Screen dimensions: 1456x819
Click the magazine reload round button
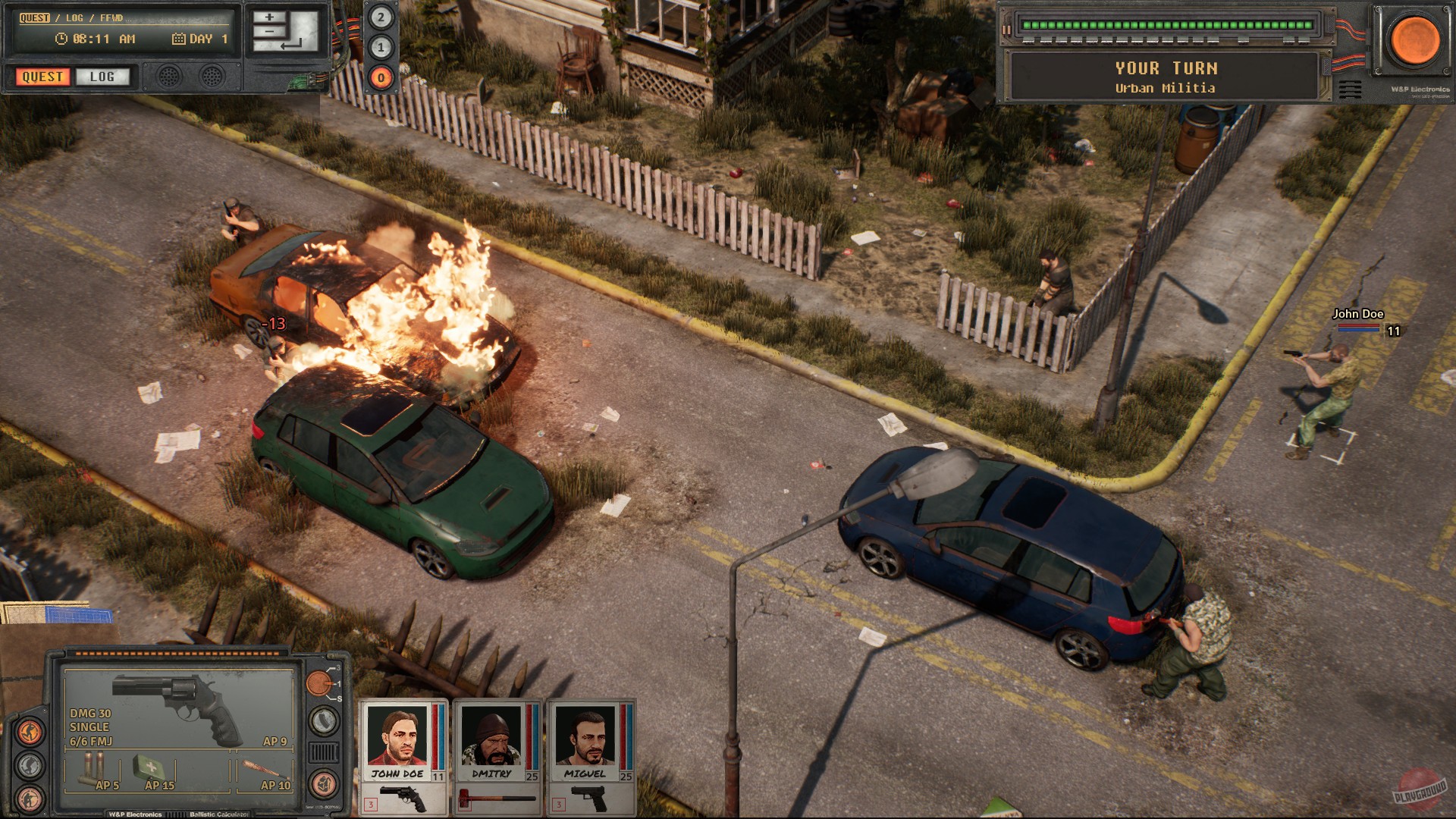[x=324, y=721]
